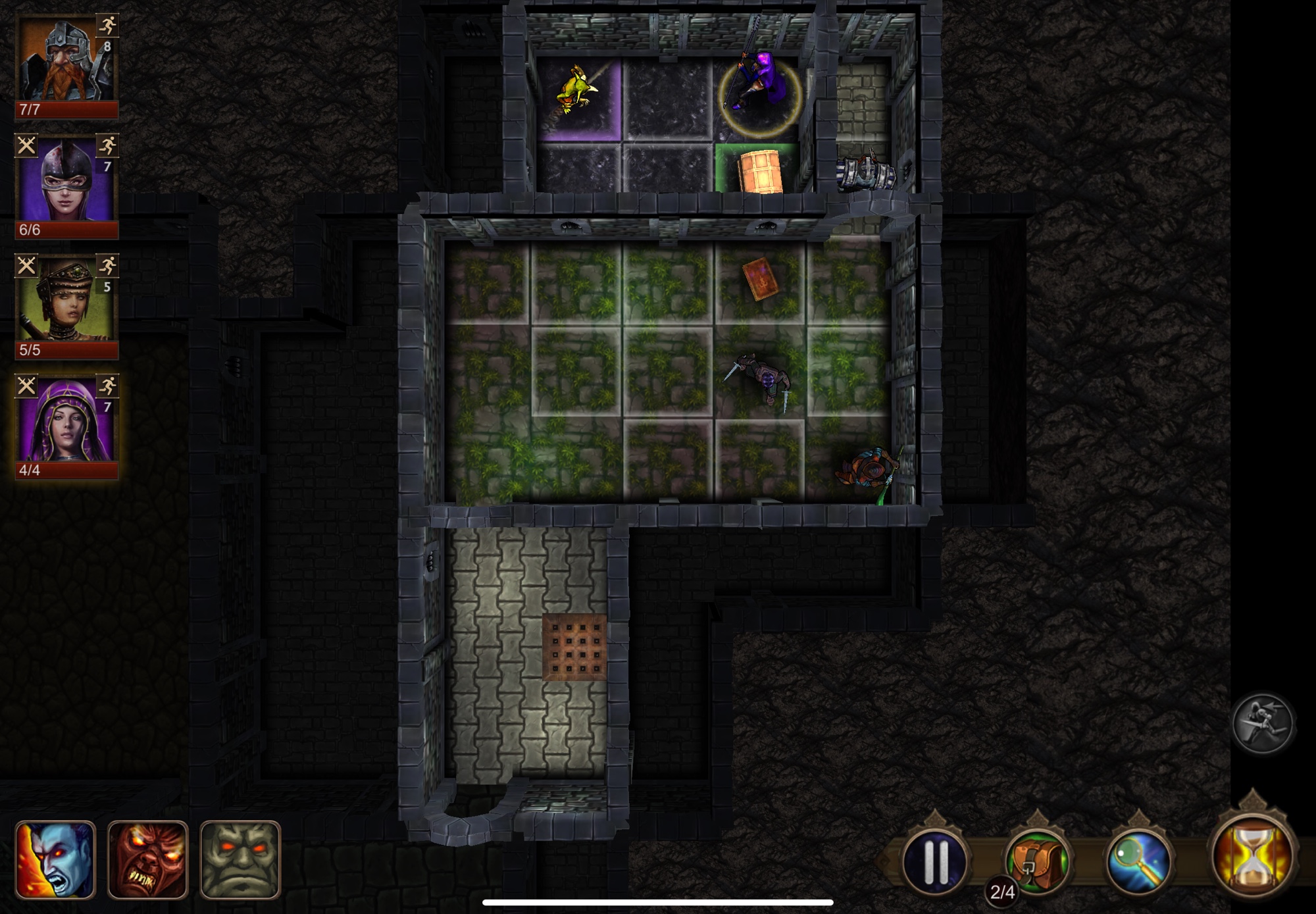The image size is (1316, 914).
Task: End the turn with the hourglass
Action: 1252,855
